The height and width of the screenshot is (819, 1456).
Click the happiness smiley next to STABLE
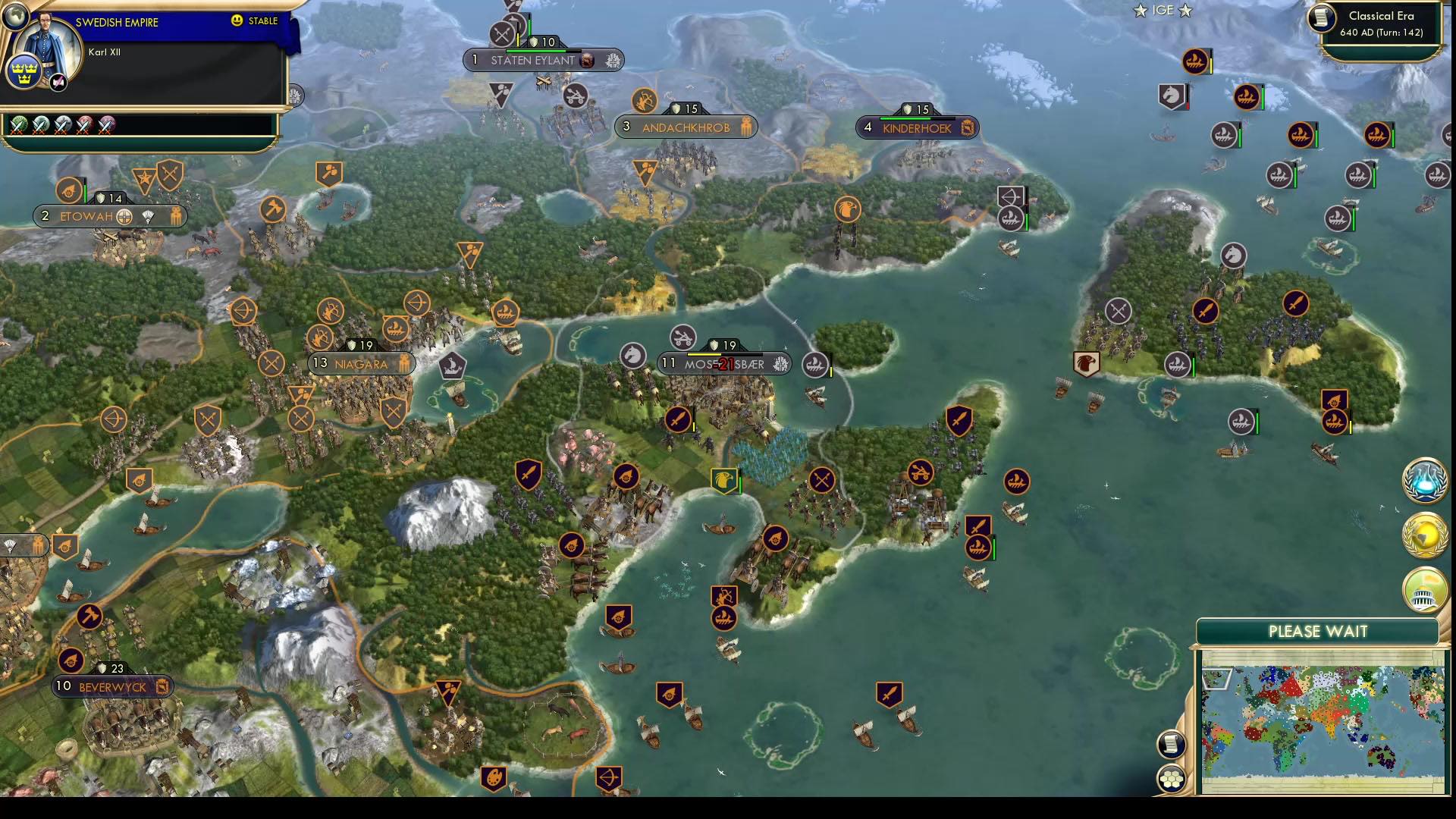[x=237, y=22]
